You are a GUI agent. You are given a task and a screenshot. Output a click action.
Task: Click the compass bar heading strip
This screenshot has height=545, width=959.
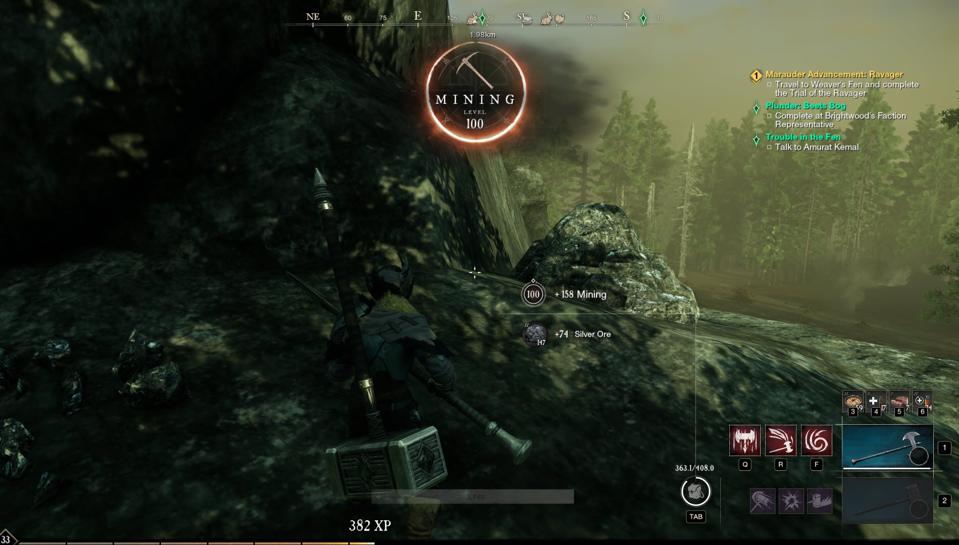click(x=480, y=17)
